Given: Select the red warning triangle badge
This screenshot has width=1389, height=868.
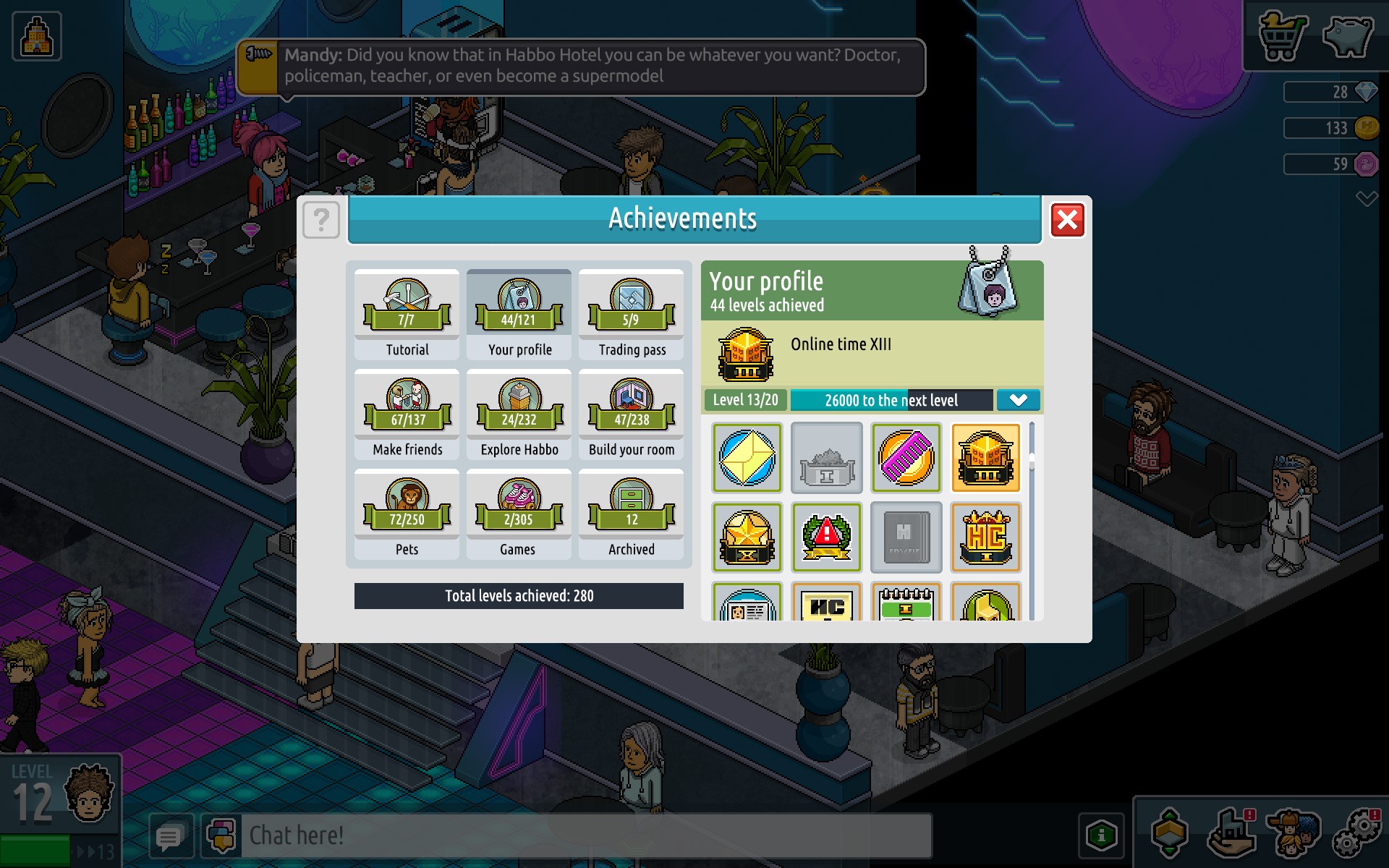Looking at the screenshot, I should [826, 537].
